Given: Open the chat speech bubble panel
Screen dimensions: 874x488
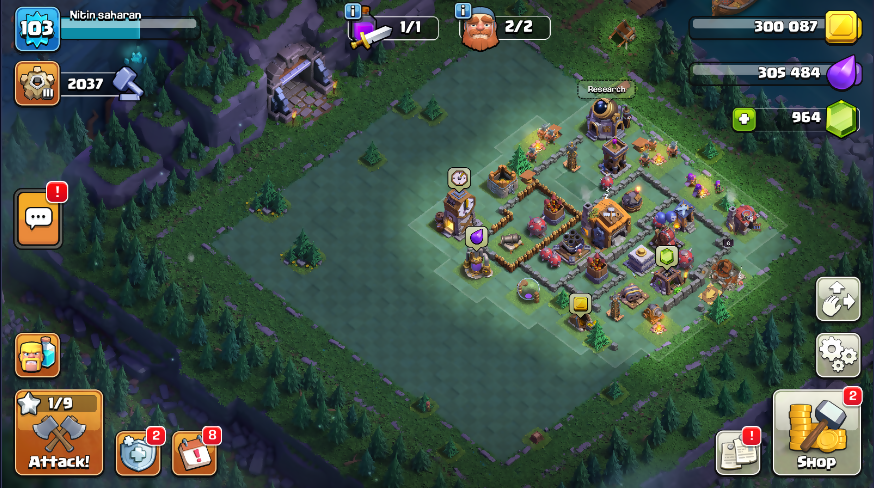Looking at the screenshot, I should coord(39,218).
